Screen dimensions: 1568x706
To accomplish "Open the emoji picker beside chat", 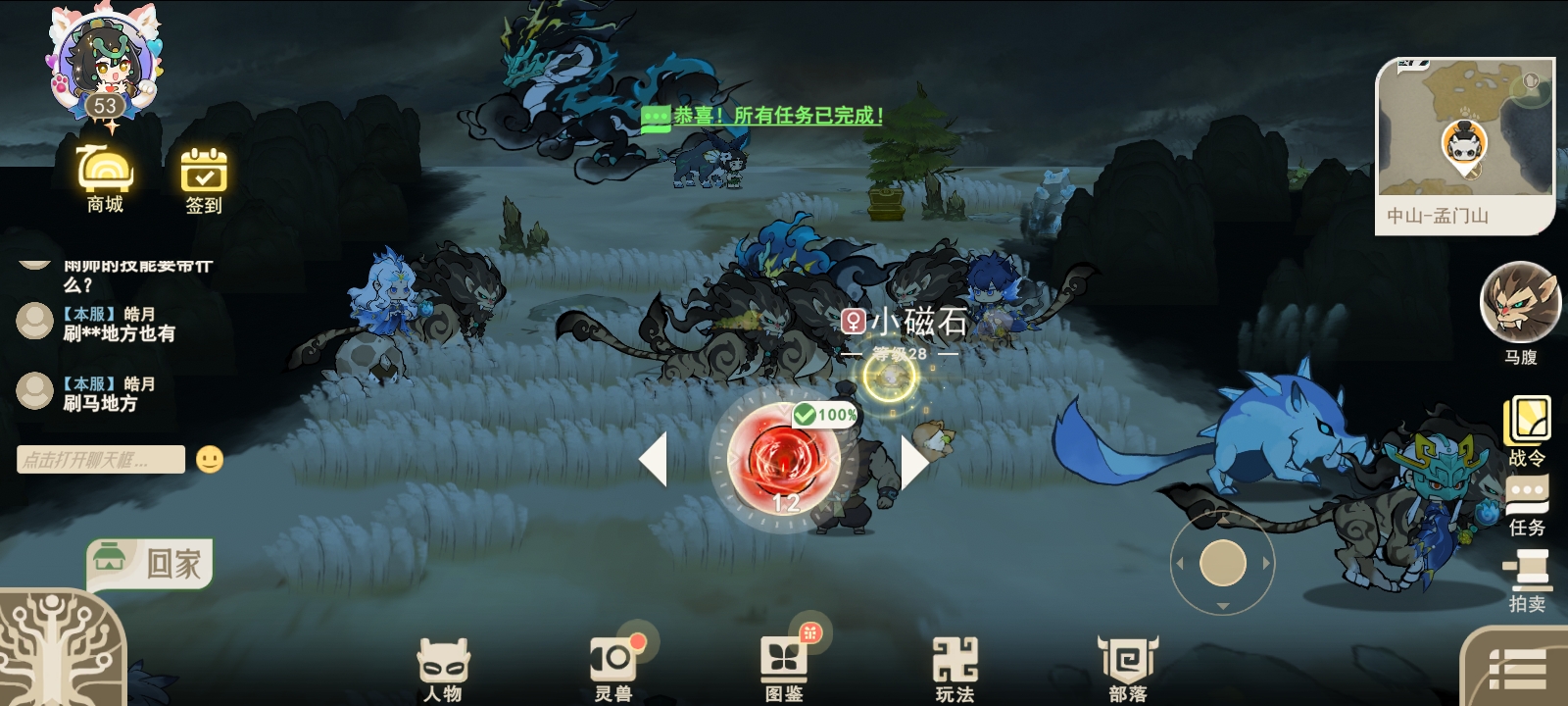I will coord(211,458).
